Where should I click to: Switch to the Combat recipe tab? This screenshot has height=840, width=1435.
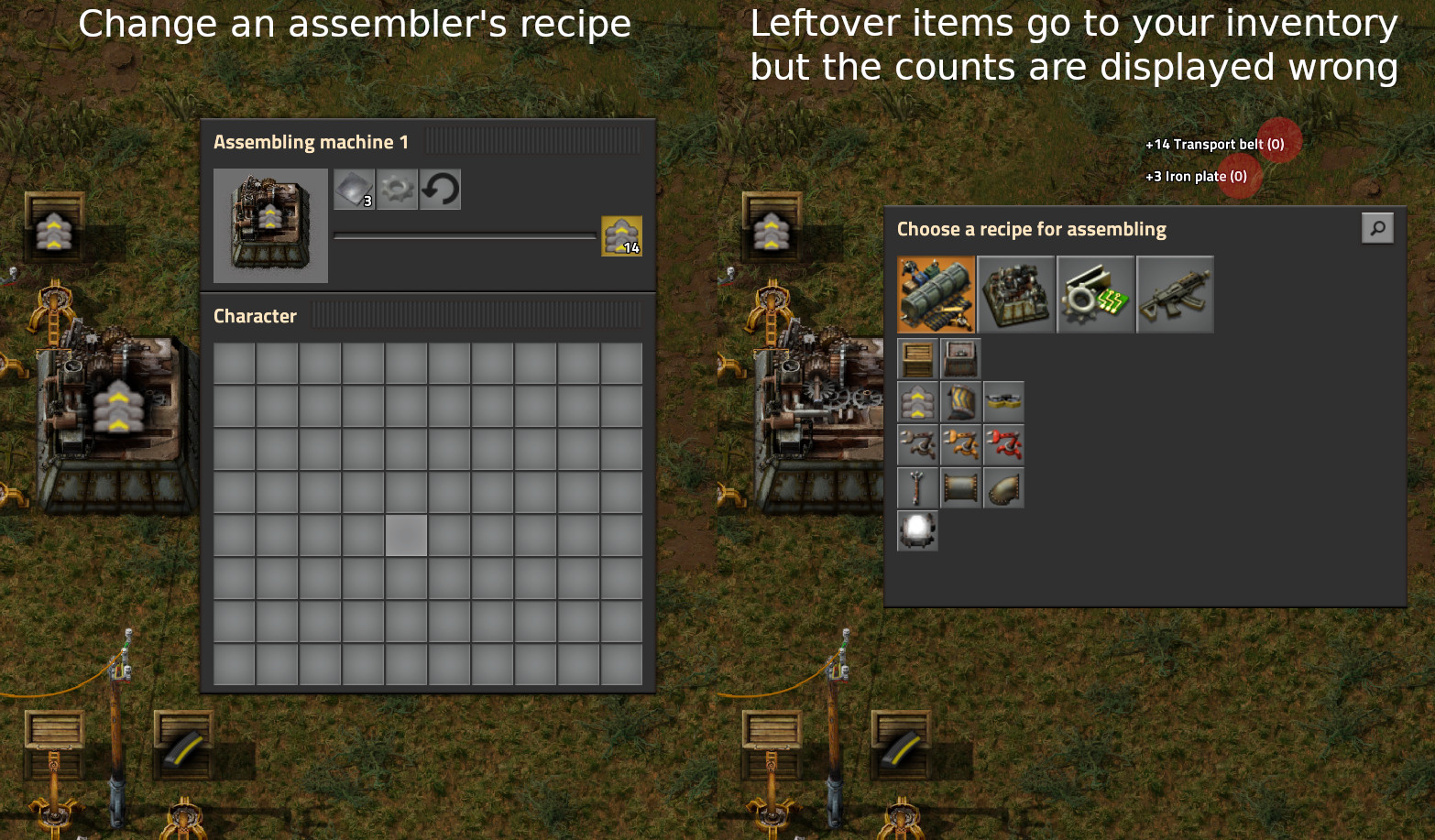1175,294
